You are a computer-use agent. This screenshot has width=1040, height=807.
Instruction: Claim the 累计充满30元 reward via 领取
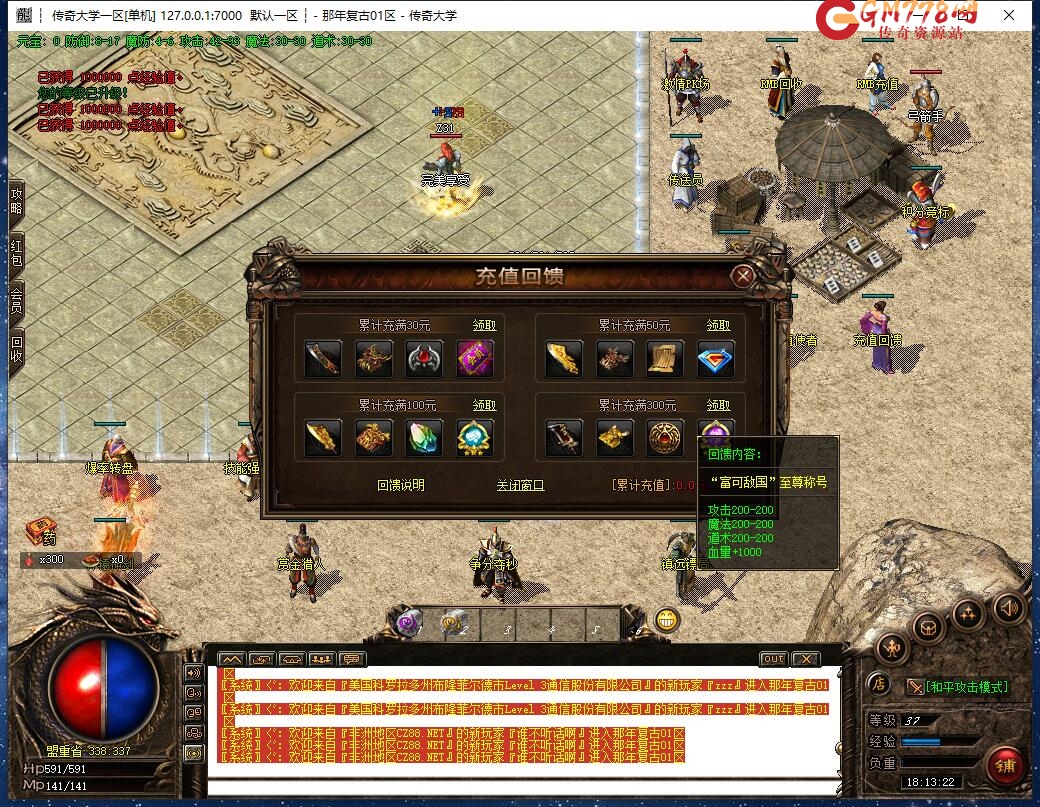click(484, 325)
